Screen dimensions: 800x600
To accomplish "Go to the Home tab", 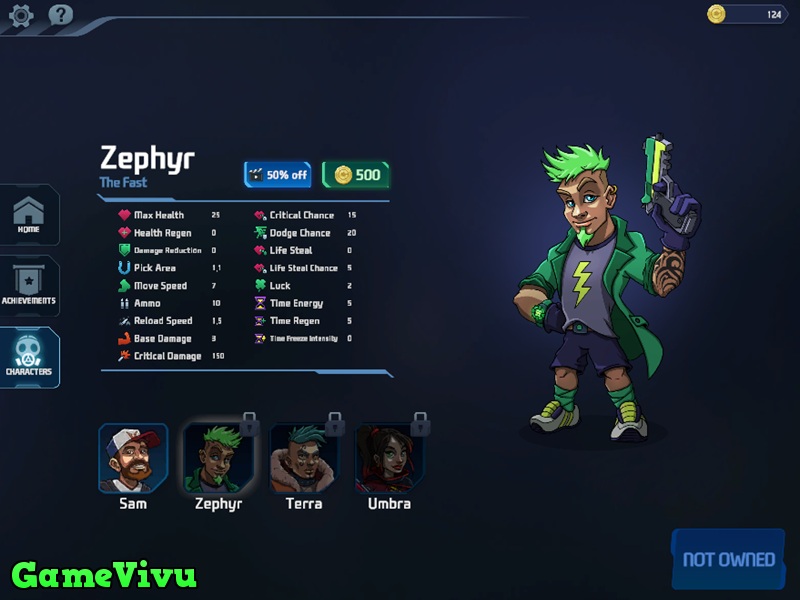I will pos(29,215).
